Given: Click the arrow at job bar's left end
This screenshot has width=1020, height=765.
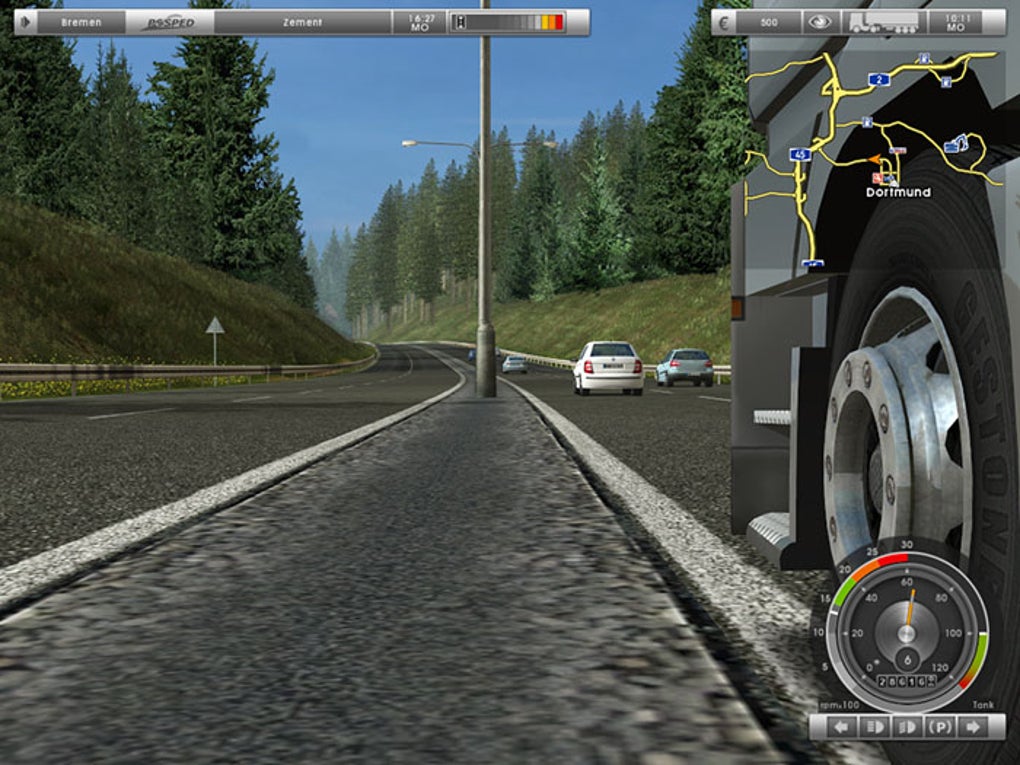Looking at the screenshot, I should pyautogui.click(x=26, y=22).
